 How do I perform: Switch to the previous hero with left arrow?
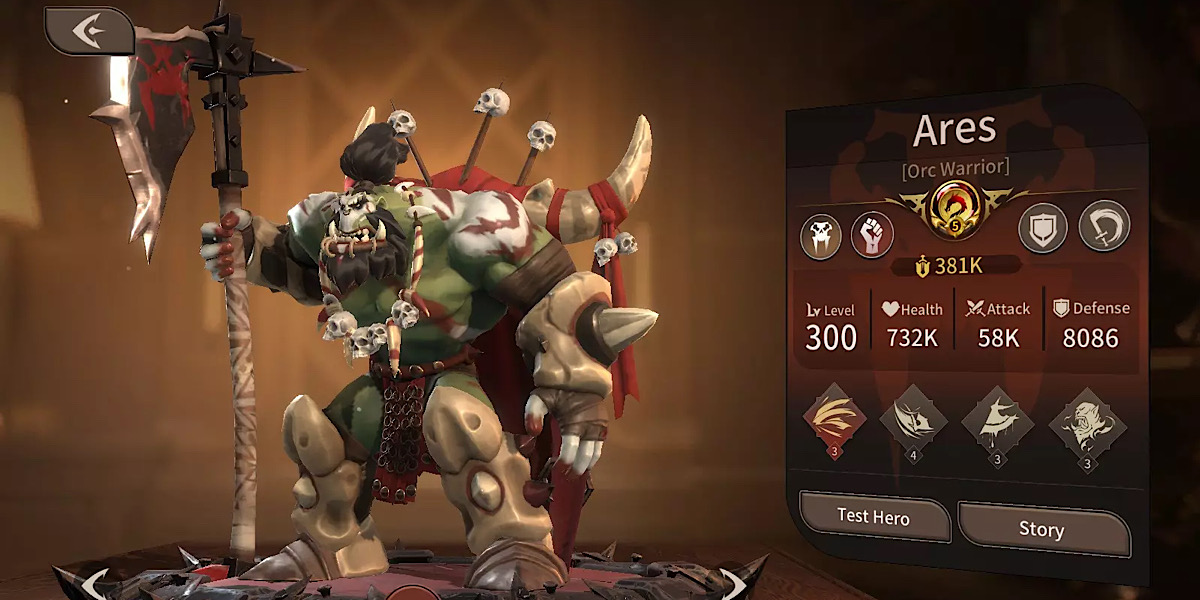pos(95,582)
